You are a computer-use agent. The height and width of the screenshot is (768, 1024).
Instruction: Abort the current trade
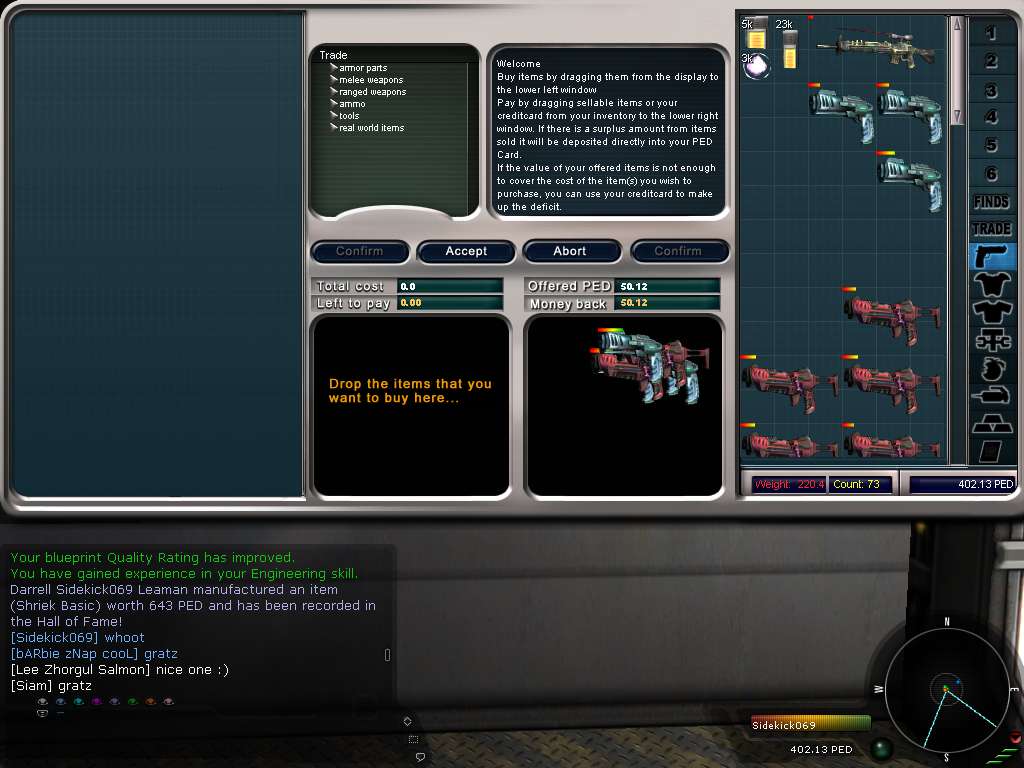pos(570,251)
